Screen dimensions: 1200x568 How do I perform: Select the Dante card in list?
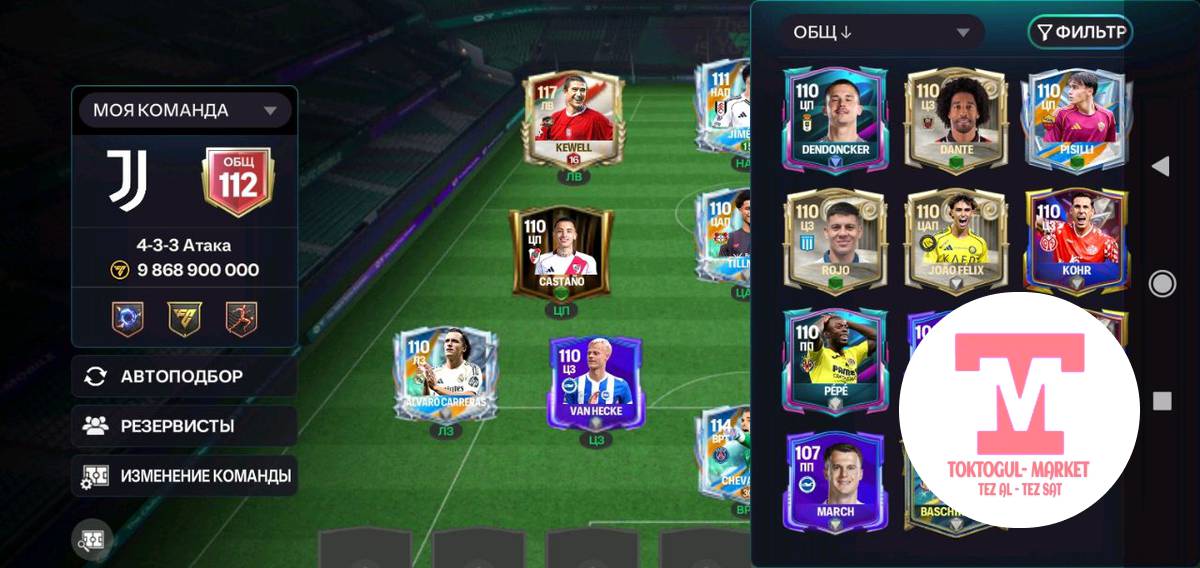[x=956, y=116]
